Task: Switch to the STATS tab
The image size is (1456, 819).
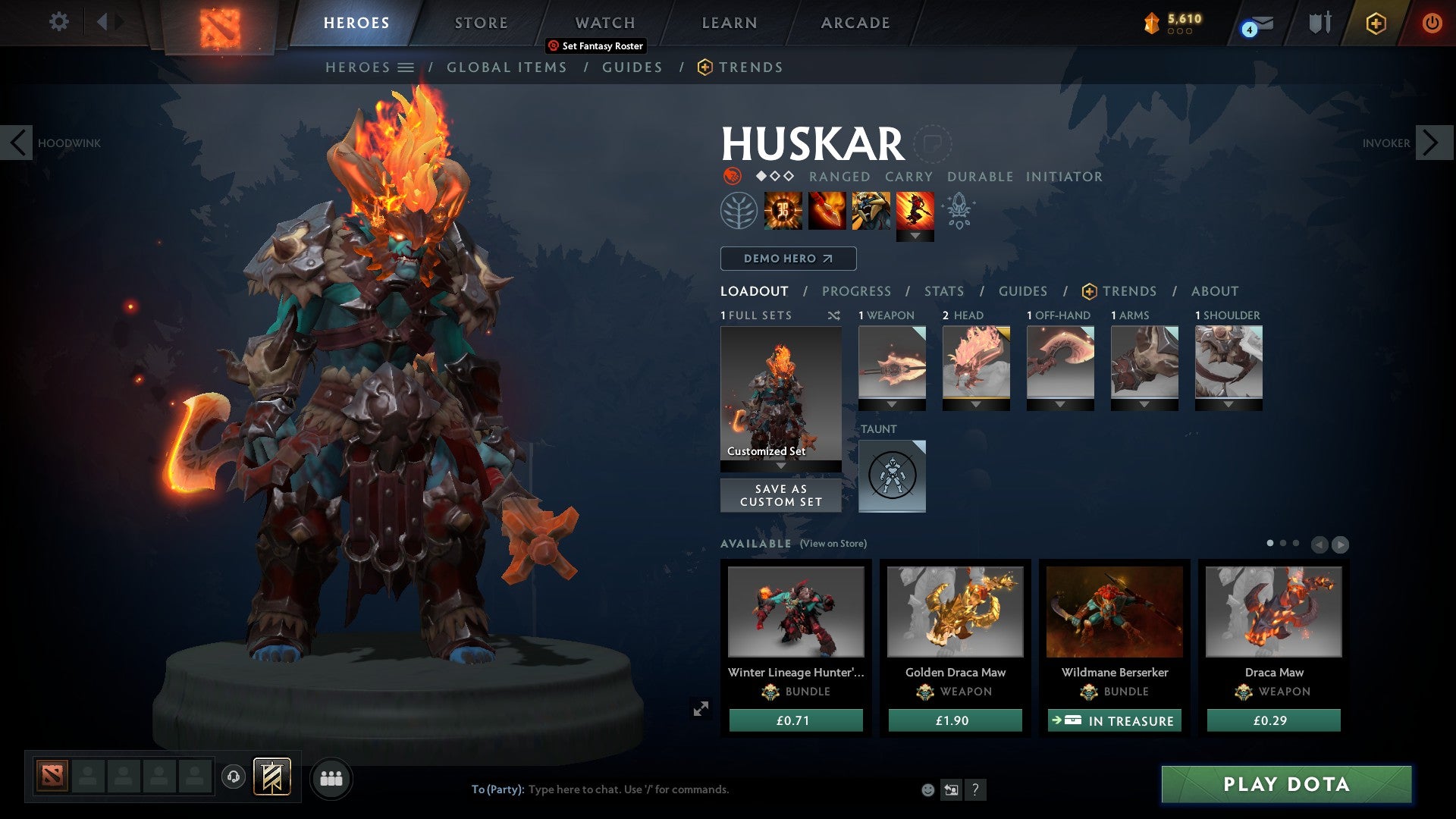Action: [943, 291]
